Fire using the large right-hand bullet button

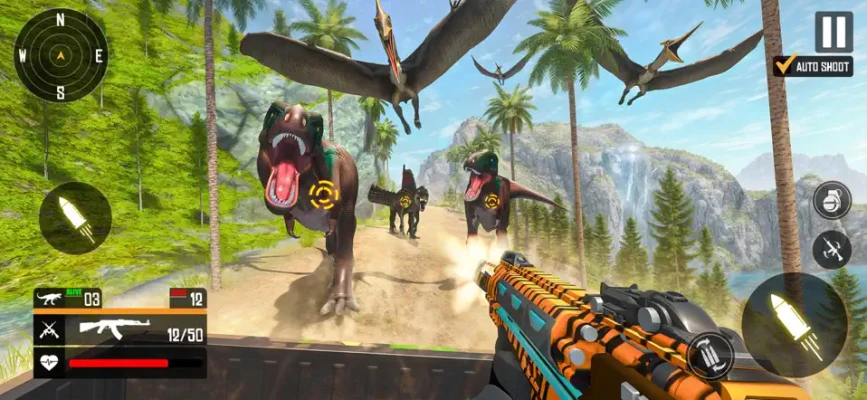[794, 326]
